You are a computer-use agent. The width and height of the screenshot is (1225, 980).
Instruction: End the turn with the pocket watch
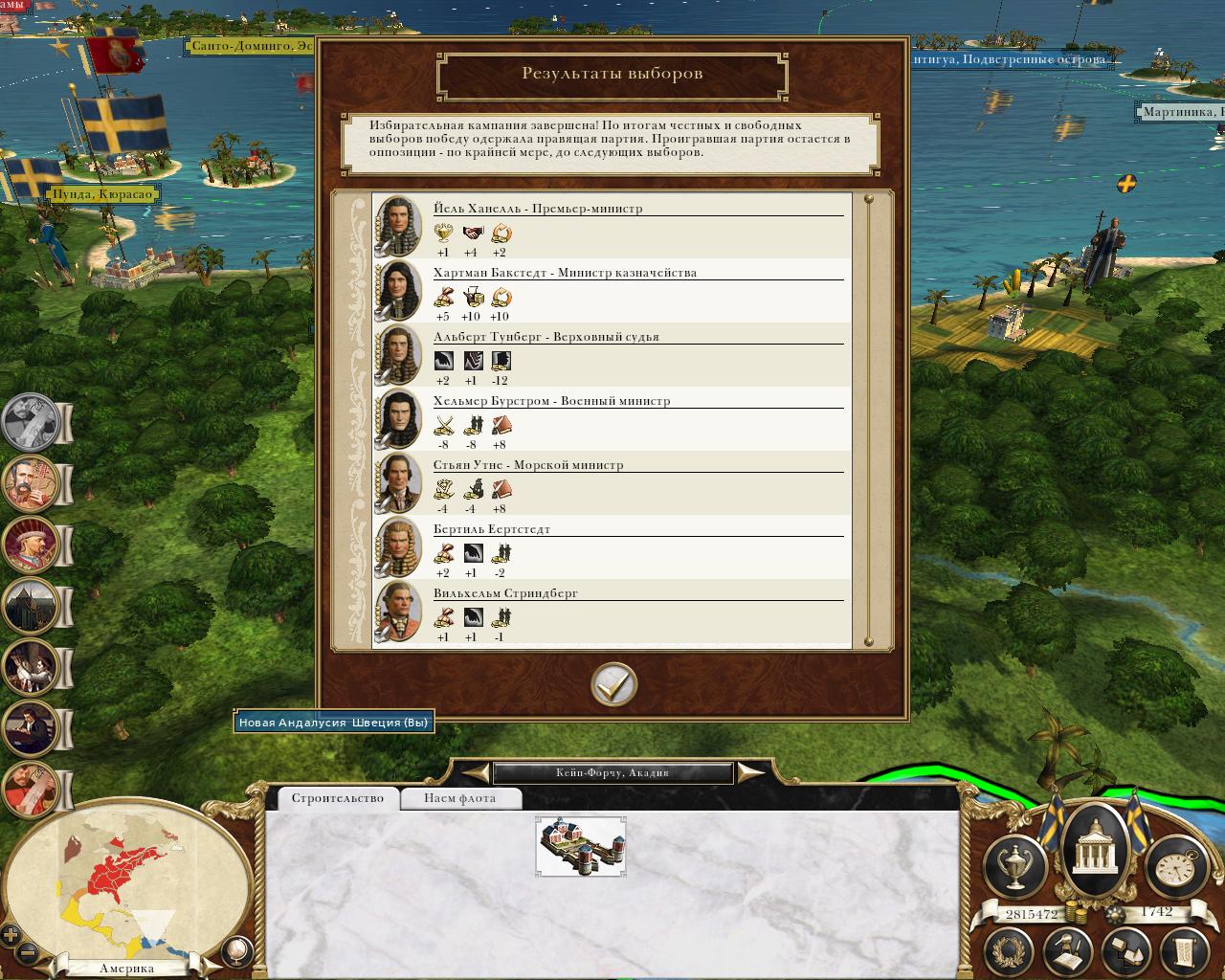[1172, 866]
